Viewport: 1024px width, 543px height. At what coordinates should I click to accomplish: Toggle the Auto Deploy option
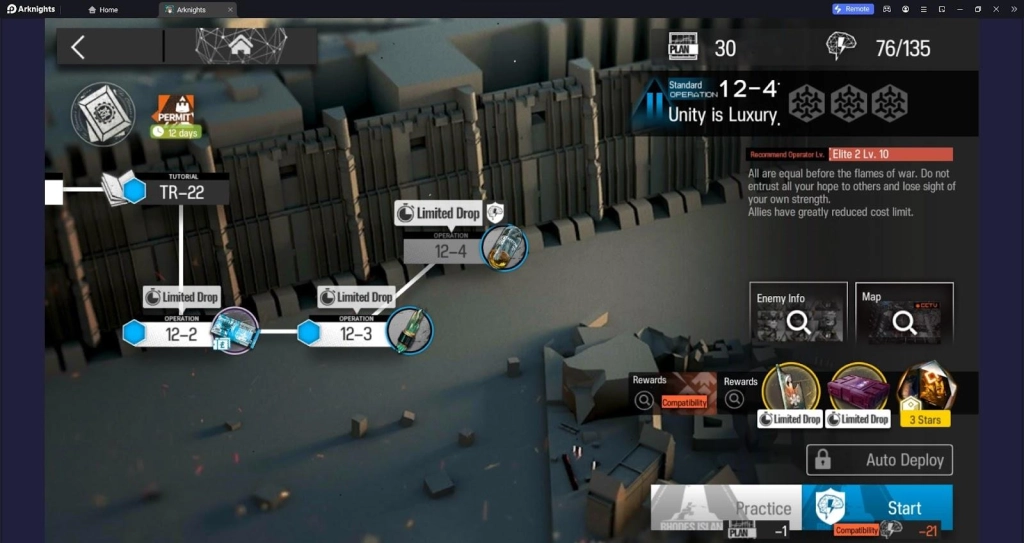[x=879, y=460]
